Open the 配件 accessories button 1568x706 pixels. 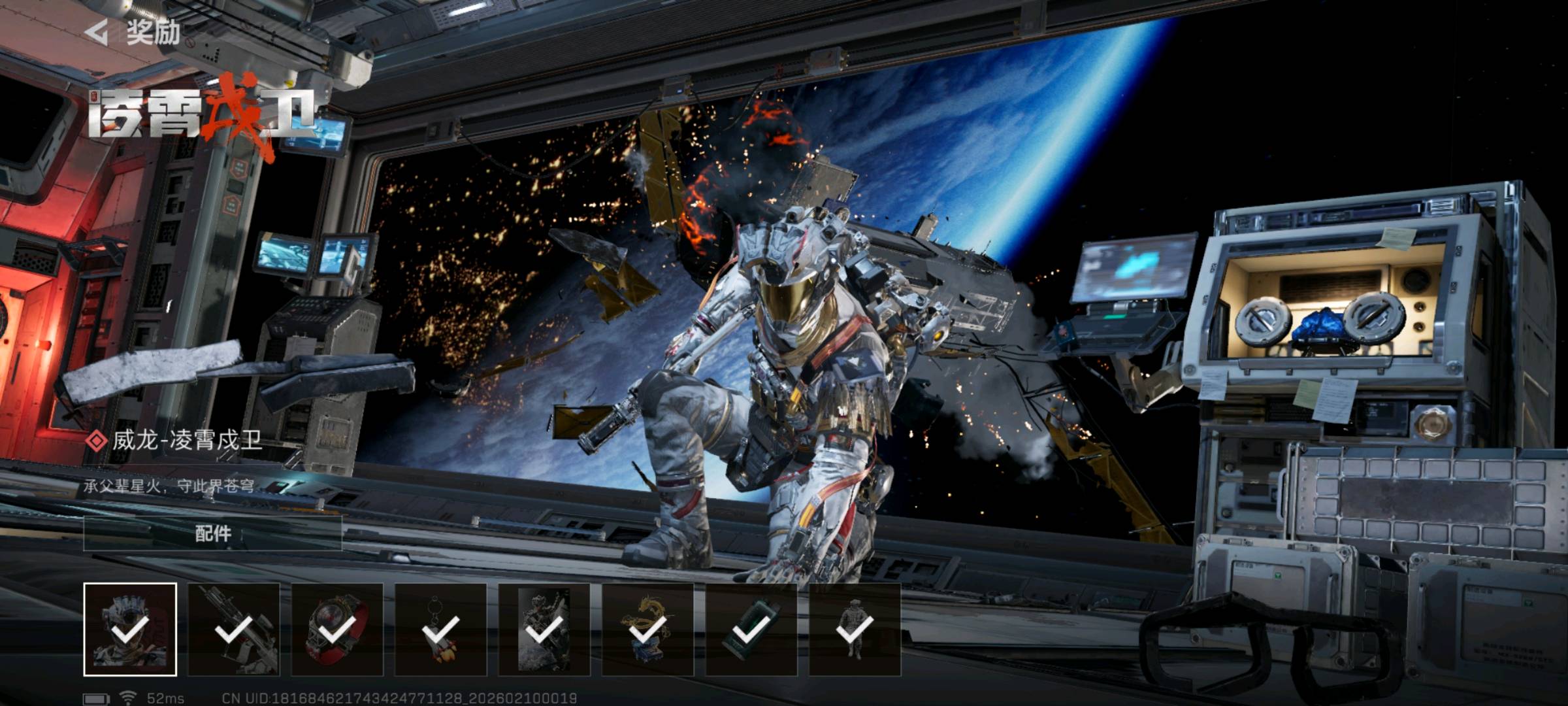pos(212,533)
